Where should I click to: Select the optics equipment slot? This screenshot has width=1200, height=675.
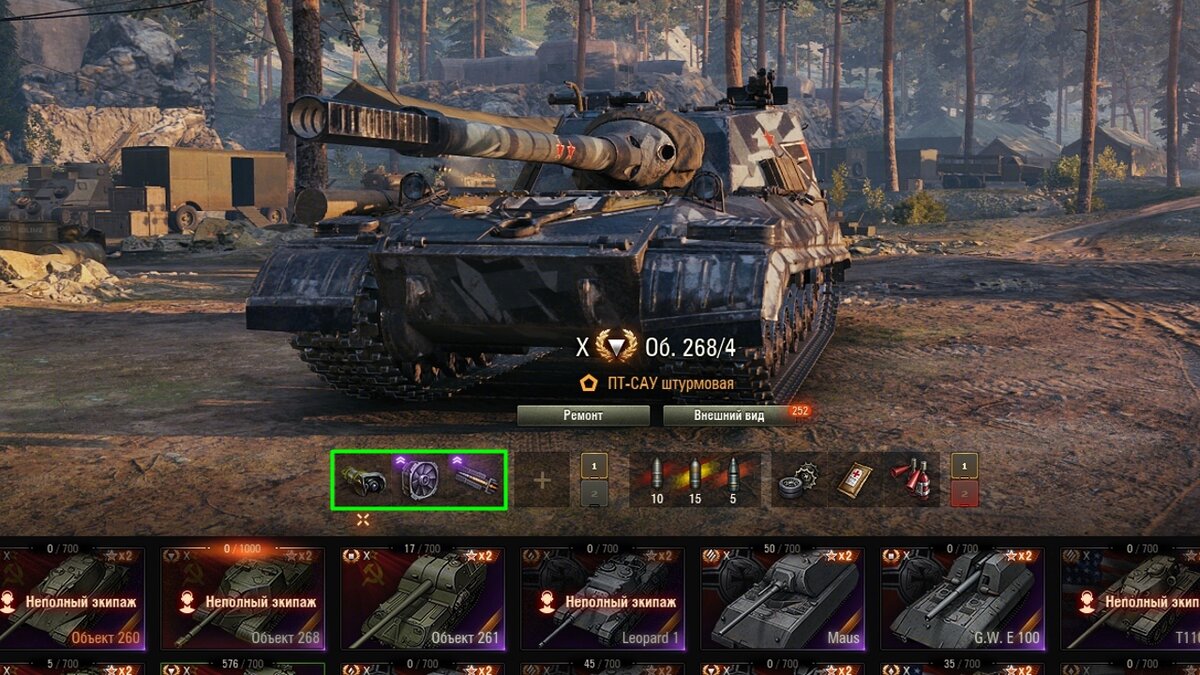coord(362,480)
